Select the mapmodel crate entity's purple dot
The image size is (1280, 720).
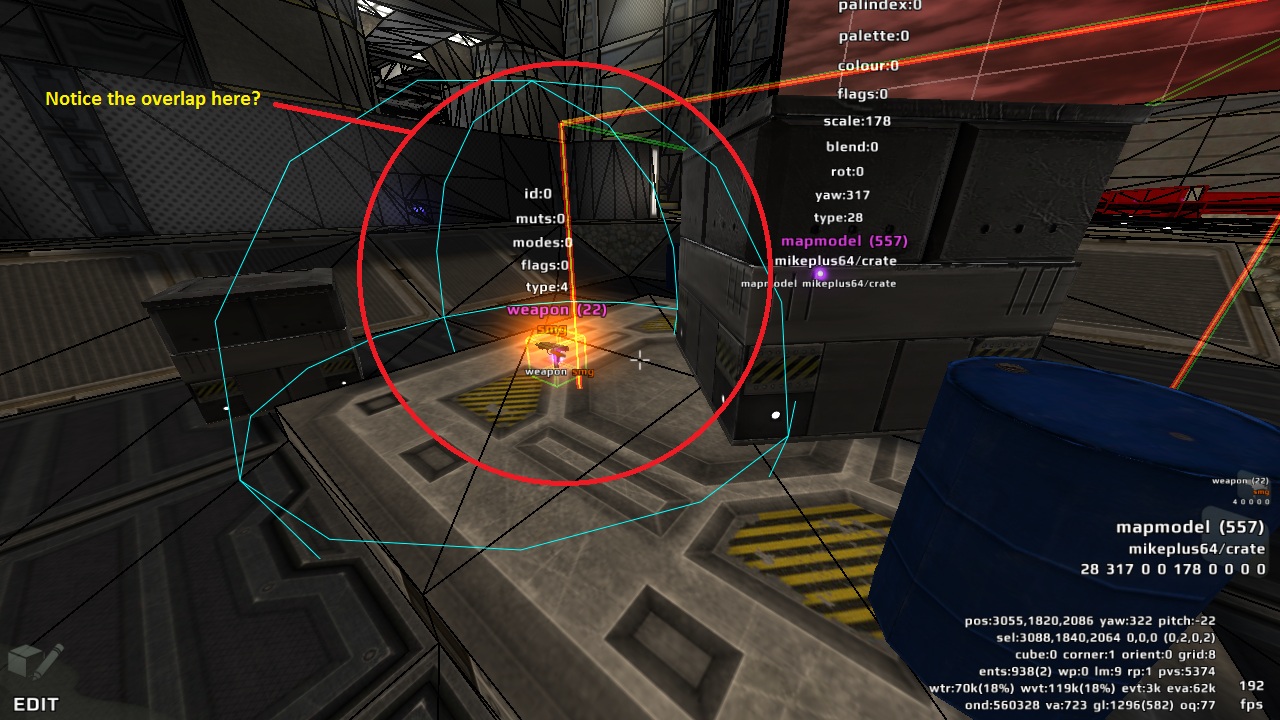820,273
